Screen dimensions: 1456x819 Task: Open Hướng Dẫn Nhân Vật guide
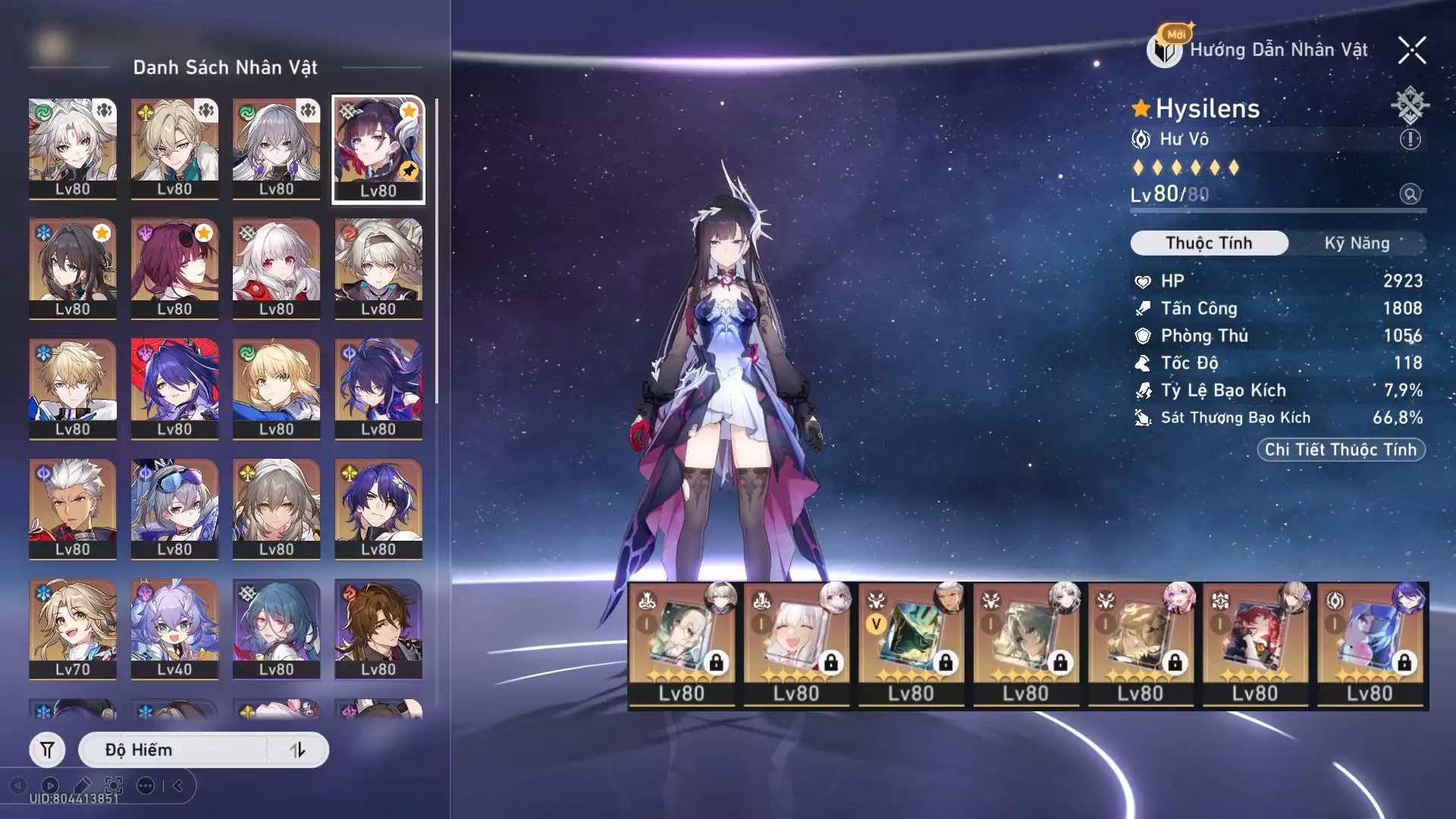pyautogui.click(x=1260, y=50)
